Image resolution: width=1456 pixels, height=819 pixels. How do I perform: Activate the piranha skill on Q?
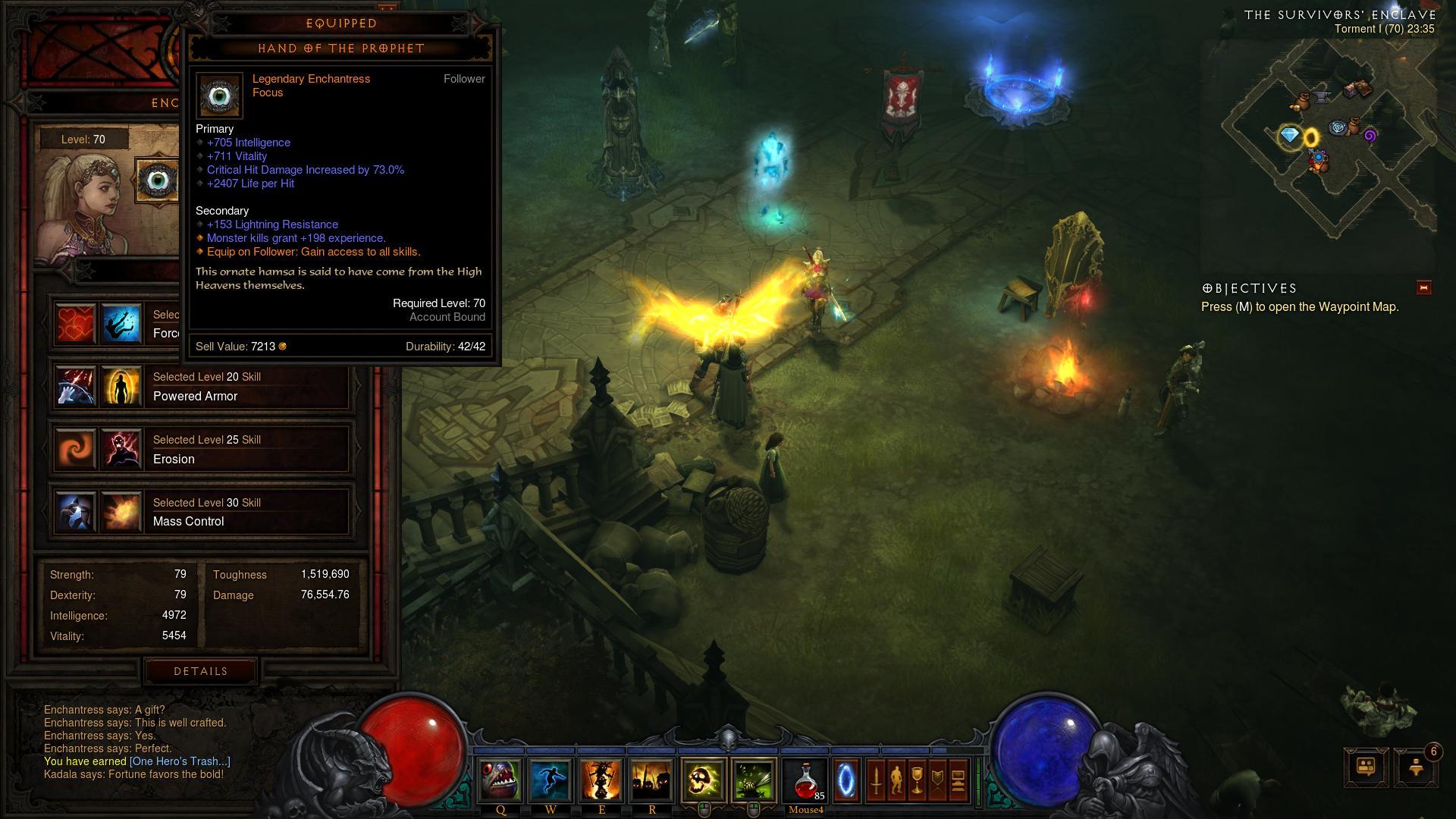[x=500, y=780]
